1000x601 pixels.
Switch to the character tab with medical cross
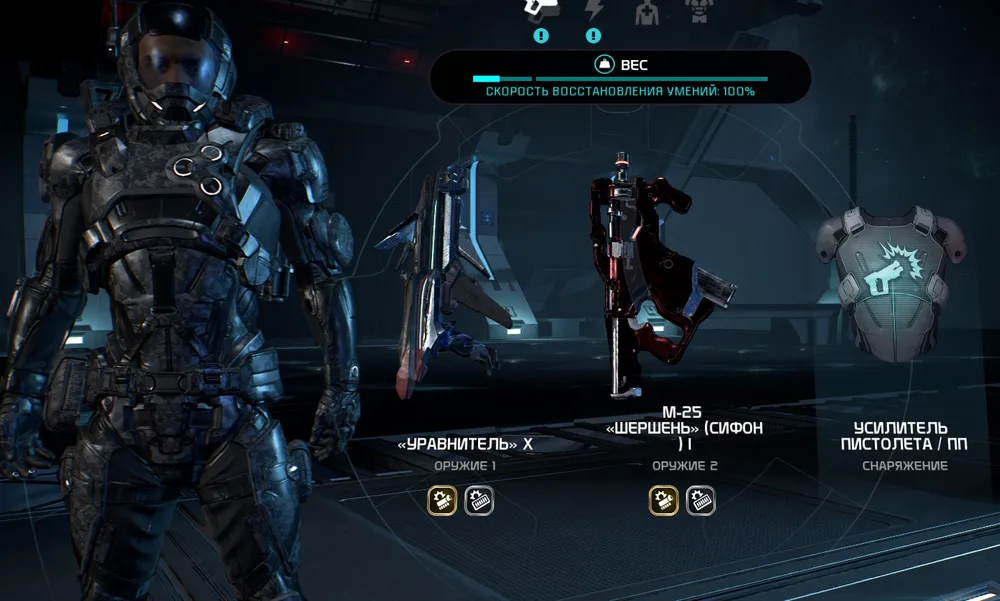(x=648, y=11)
